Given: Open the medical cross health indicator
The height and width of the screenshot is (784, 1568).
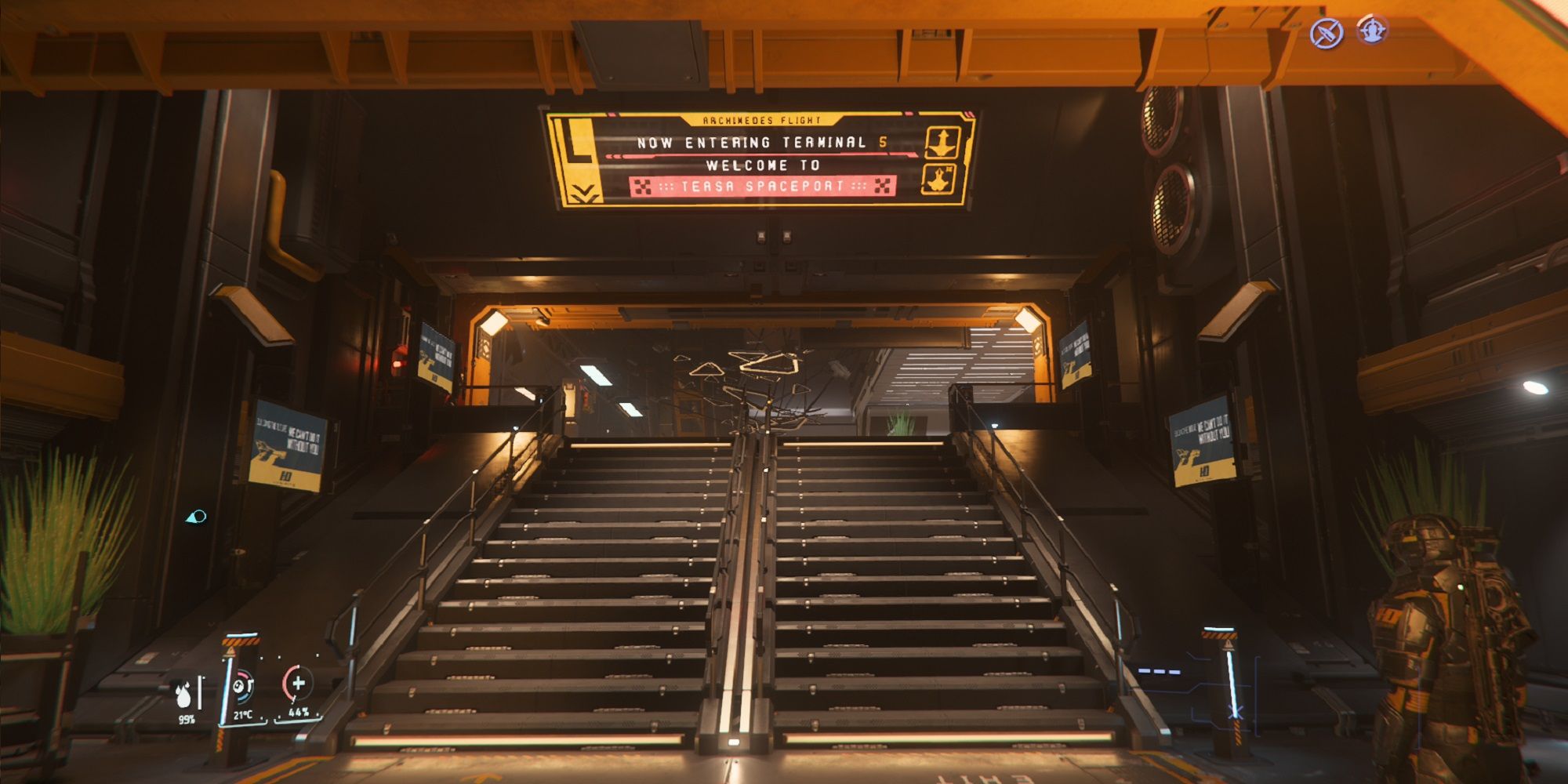Looking at the screenshot, I should pyautogui.click(x=299, y=684).
